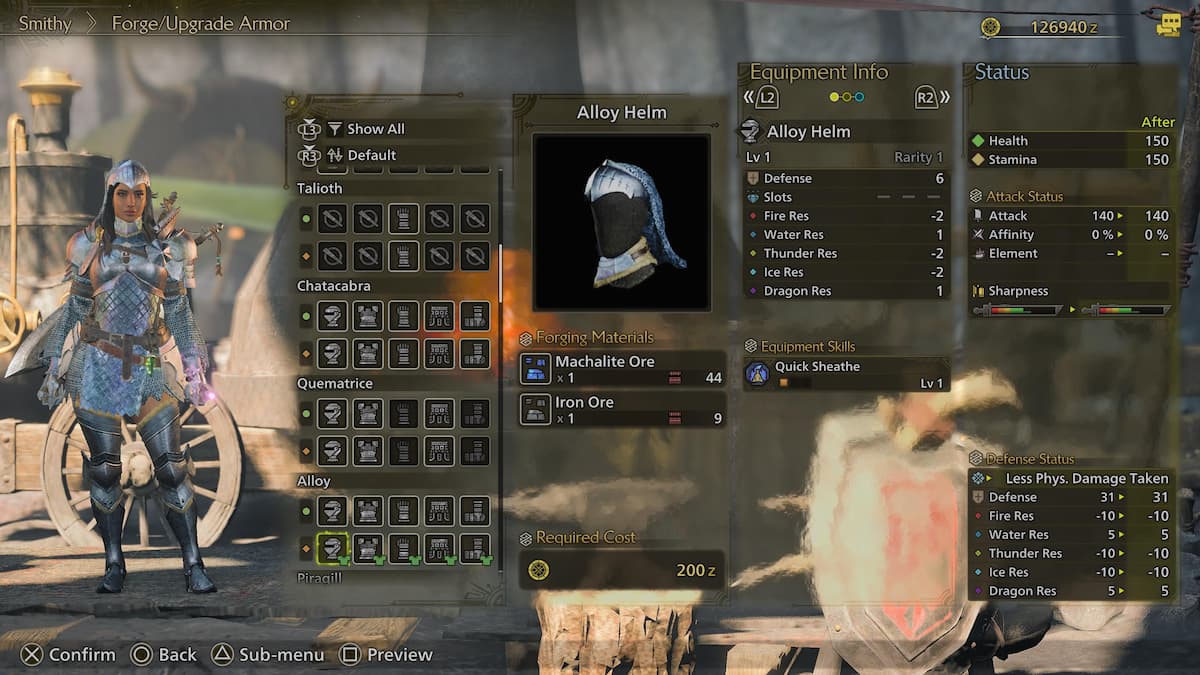This screenshot has width=1200, height=675.
Task: Pick Quematrice chest armor in orange-diamond row
Action: (x=368, y=450)
